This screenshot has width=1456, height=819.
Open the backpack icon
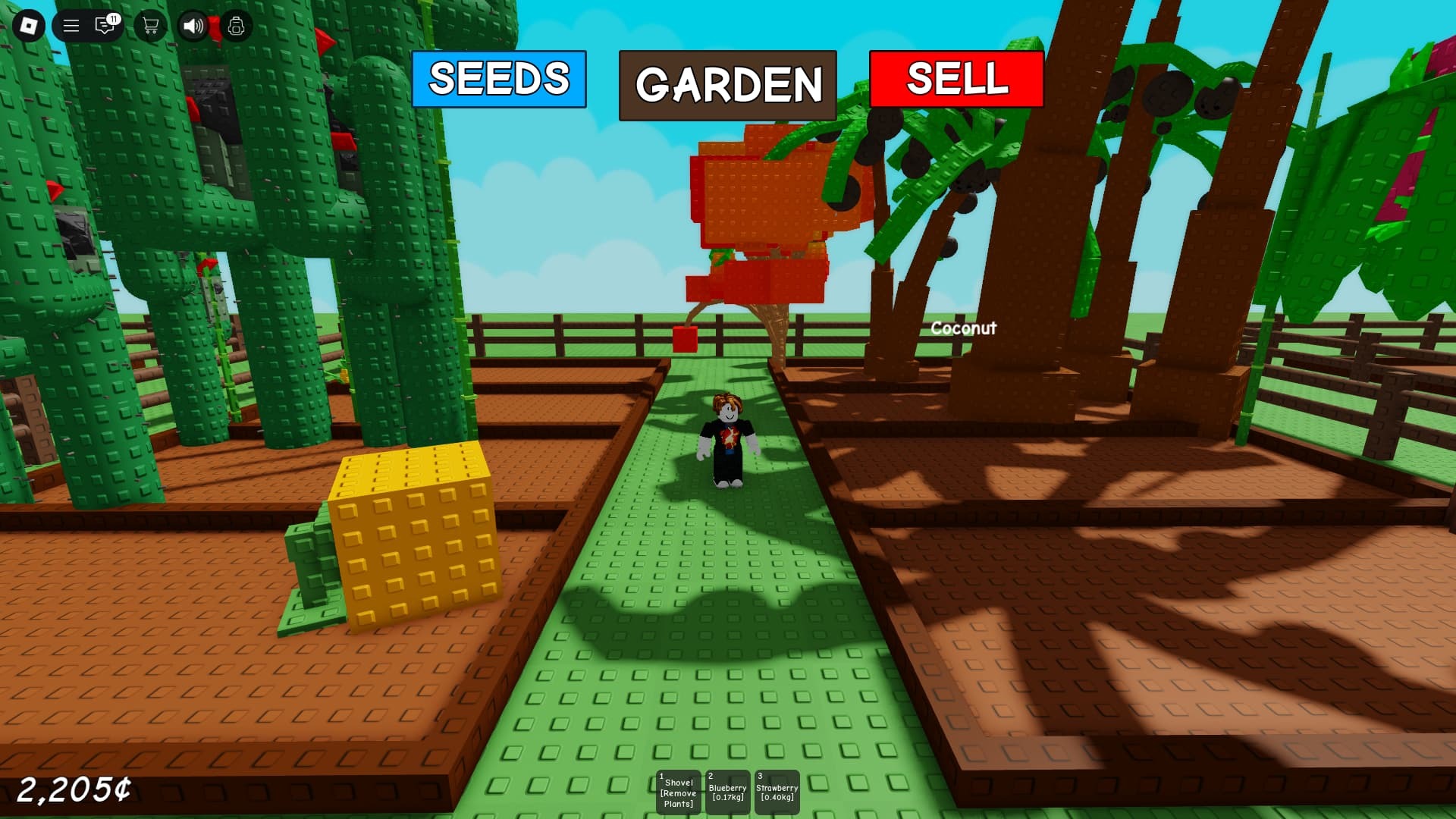pos(236,27)
